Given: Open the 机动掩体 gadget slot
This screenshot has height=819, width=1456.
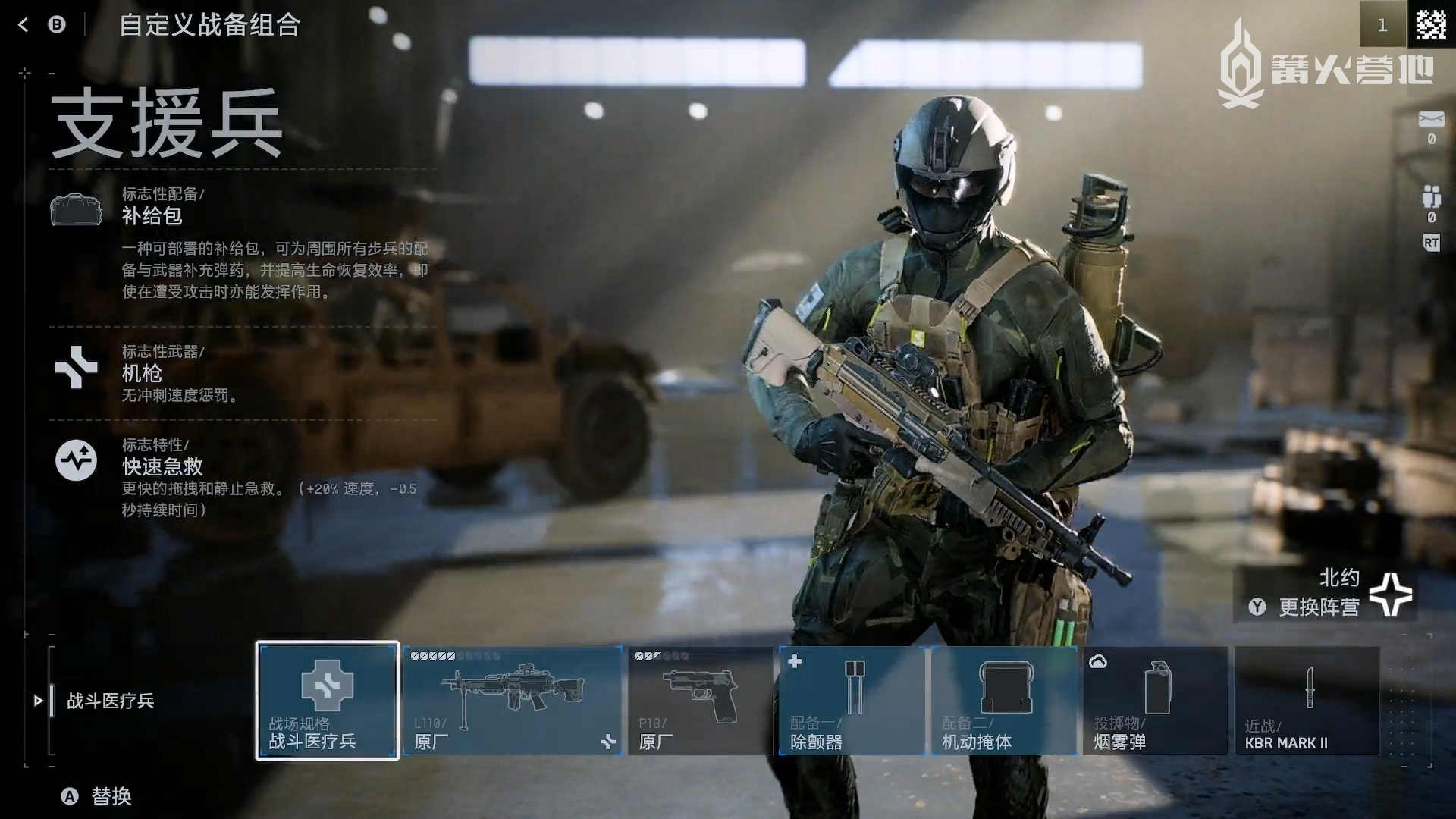Looking at the screenshot, I should (1004, 700).
